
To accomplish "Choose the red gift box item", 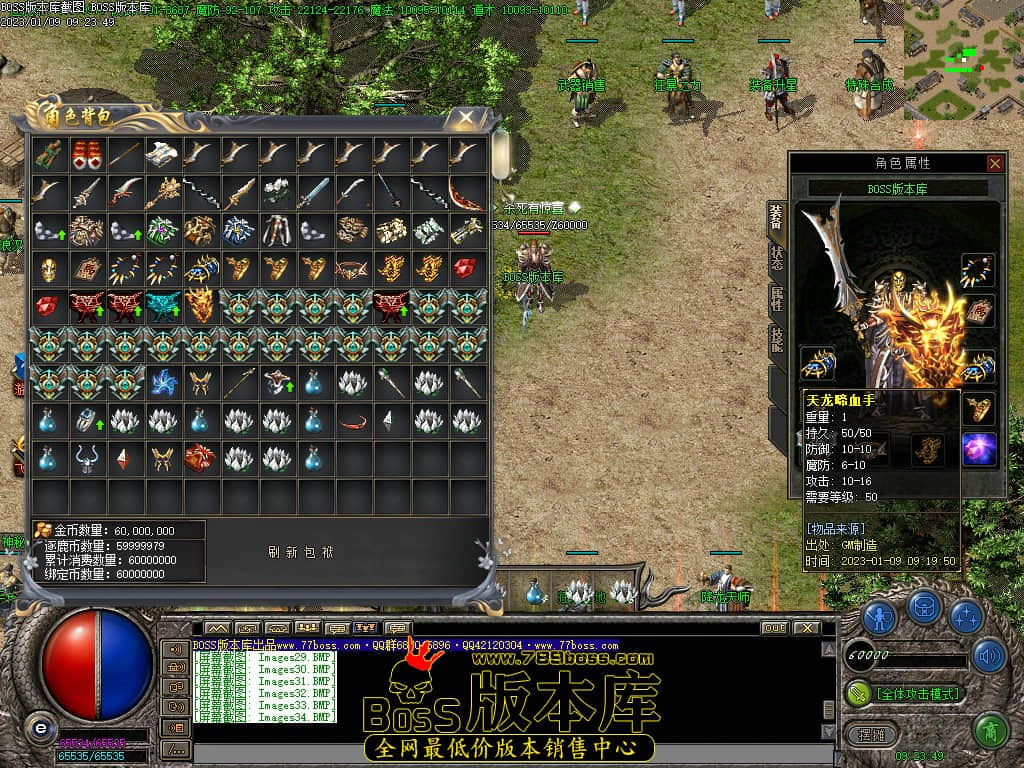I will (200, 458).
